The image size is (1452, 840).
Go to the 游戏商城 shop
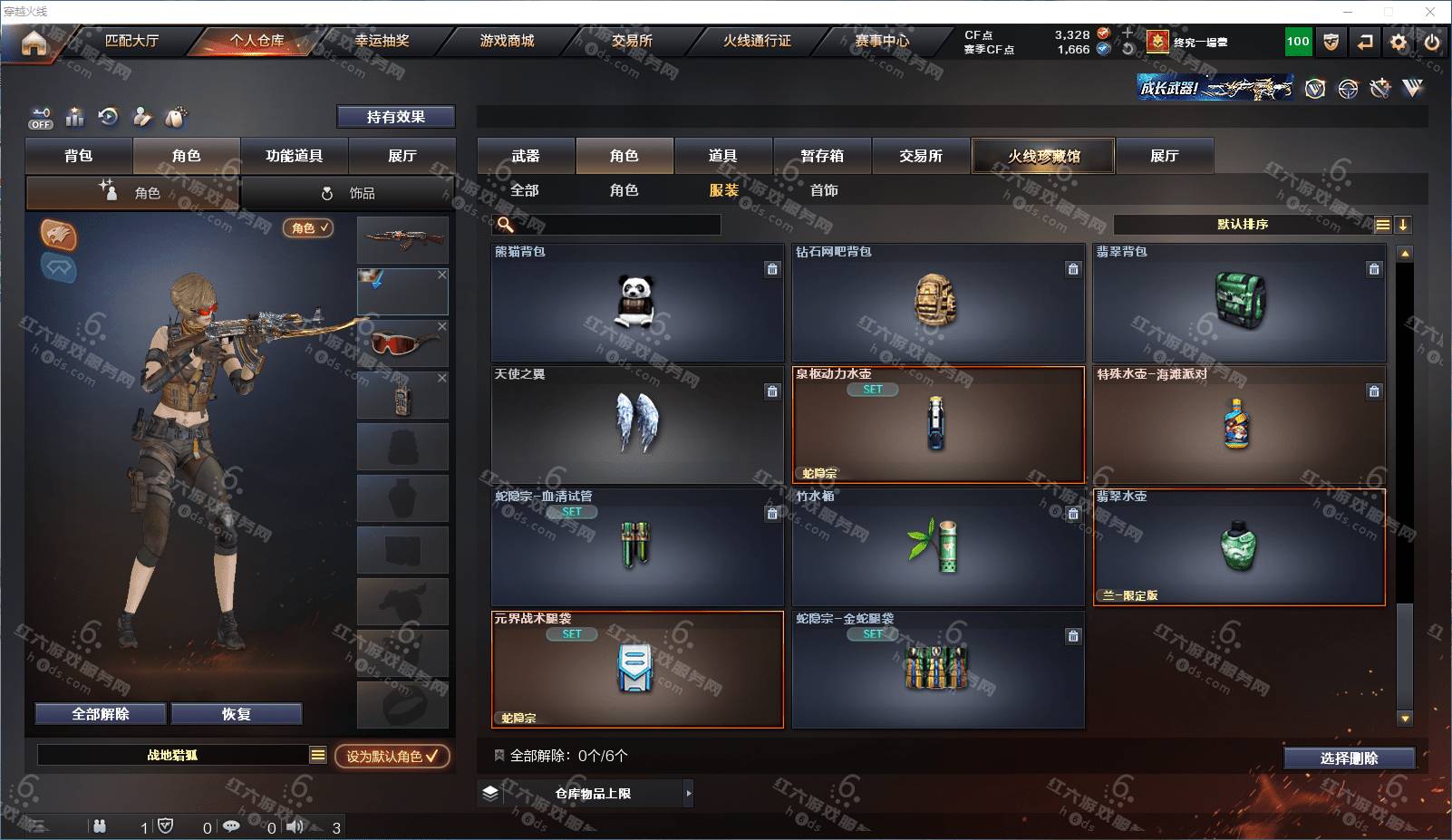507,41
